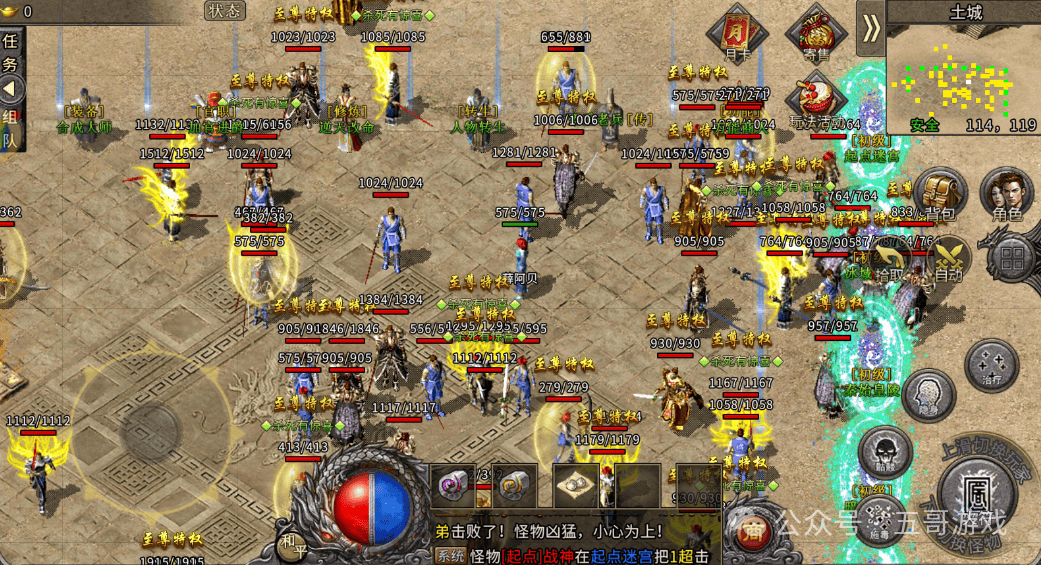Switch the 和平 attack mode button
This screenshot has width=1041, height=565.
[x=291, y=543]
